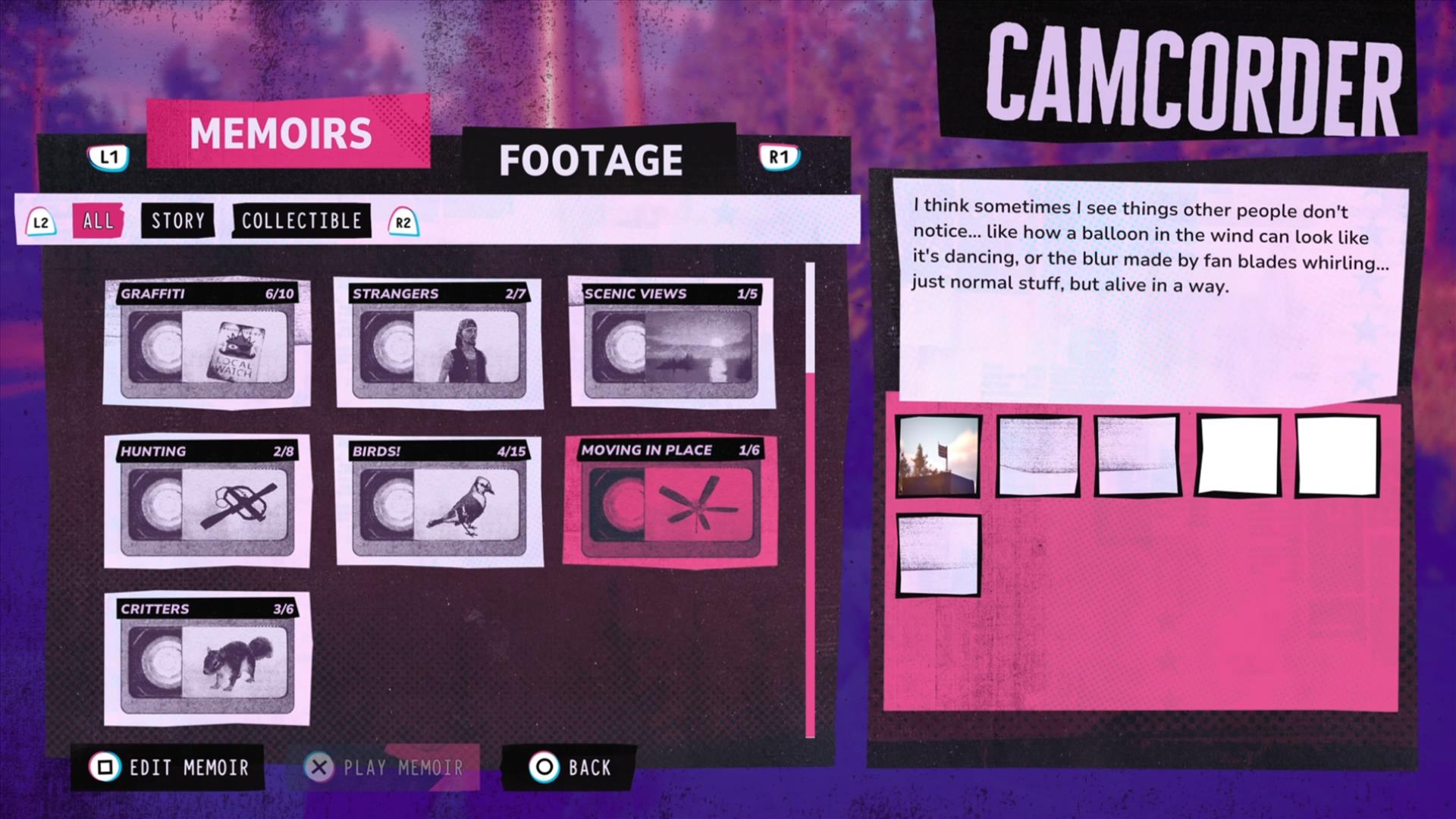
Task: Open the Scenic Views memoir
Action: (x=671, y=343)
